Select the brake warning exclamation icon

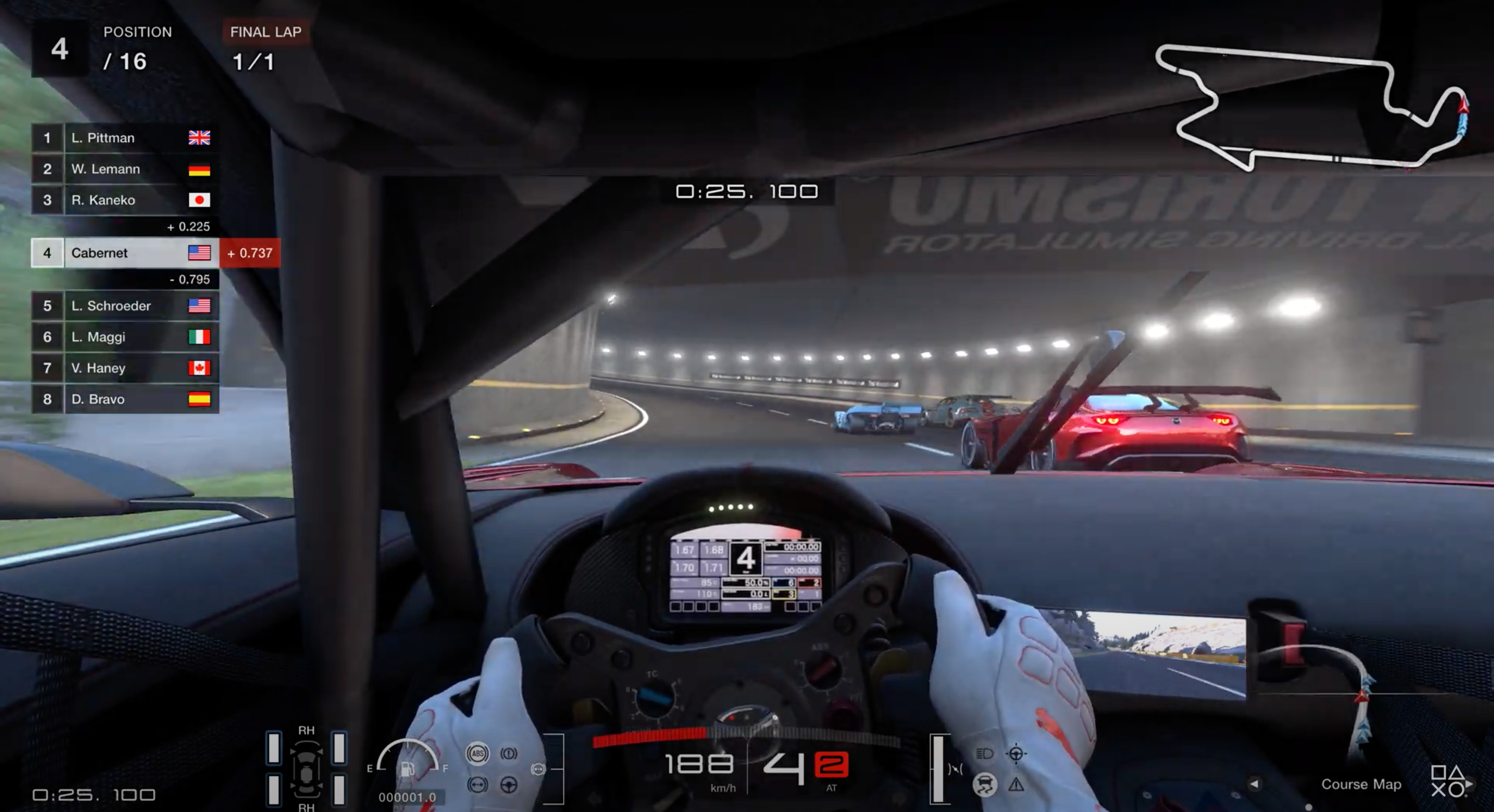coord(508,753)
